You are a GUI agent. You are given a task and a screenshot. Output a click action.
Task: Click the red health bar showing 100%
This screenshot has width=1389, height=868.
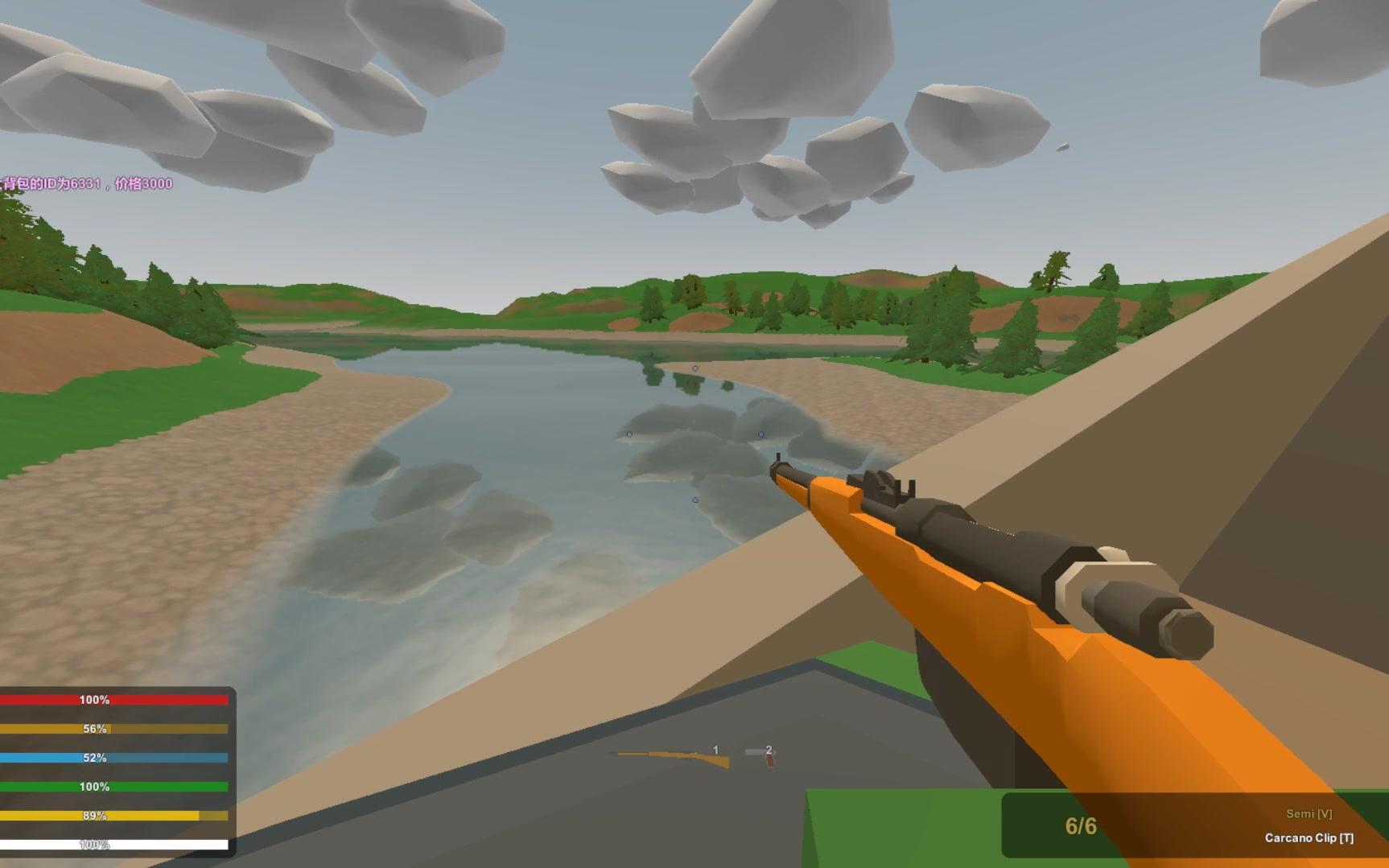113,700
